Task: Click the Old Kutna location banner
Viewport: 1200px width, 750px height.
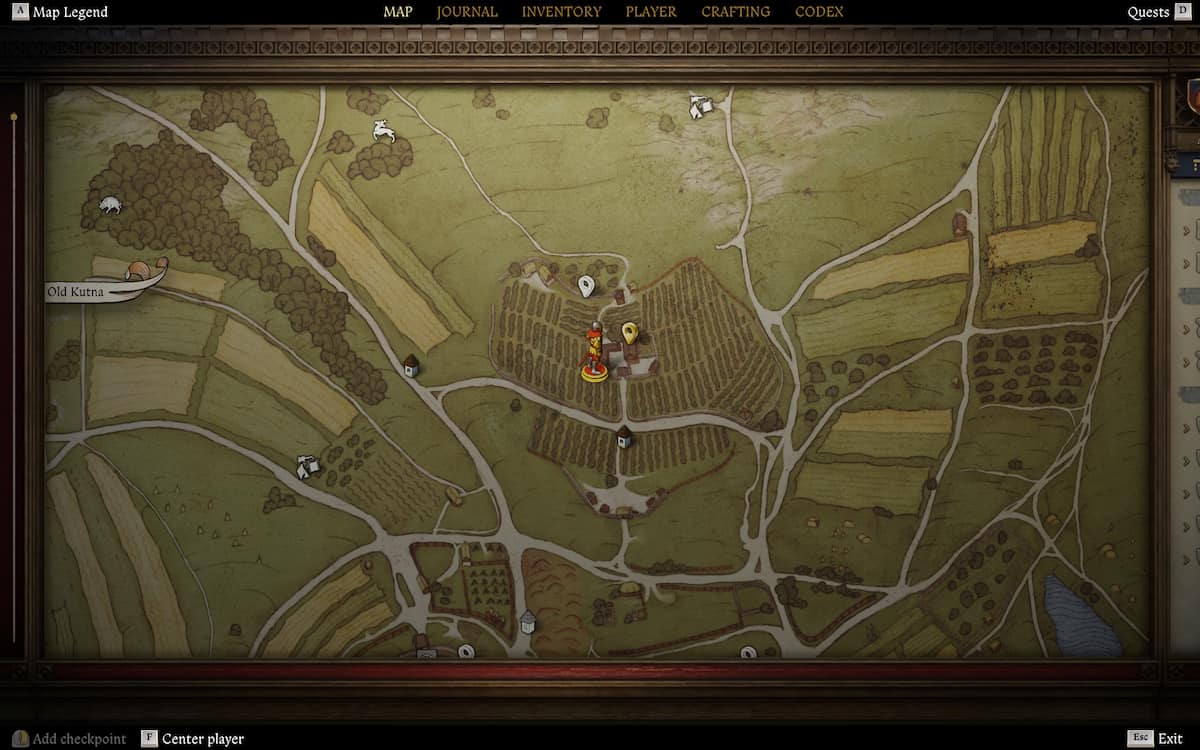Action: pos(77,292)
